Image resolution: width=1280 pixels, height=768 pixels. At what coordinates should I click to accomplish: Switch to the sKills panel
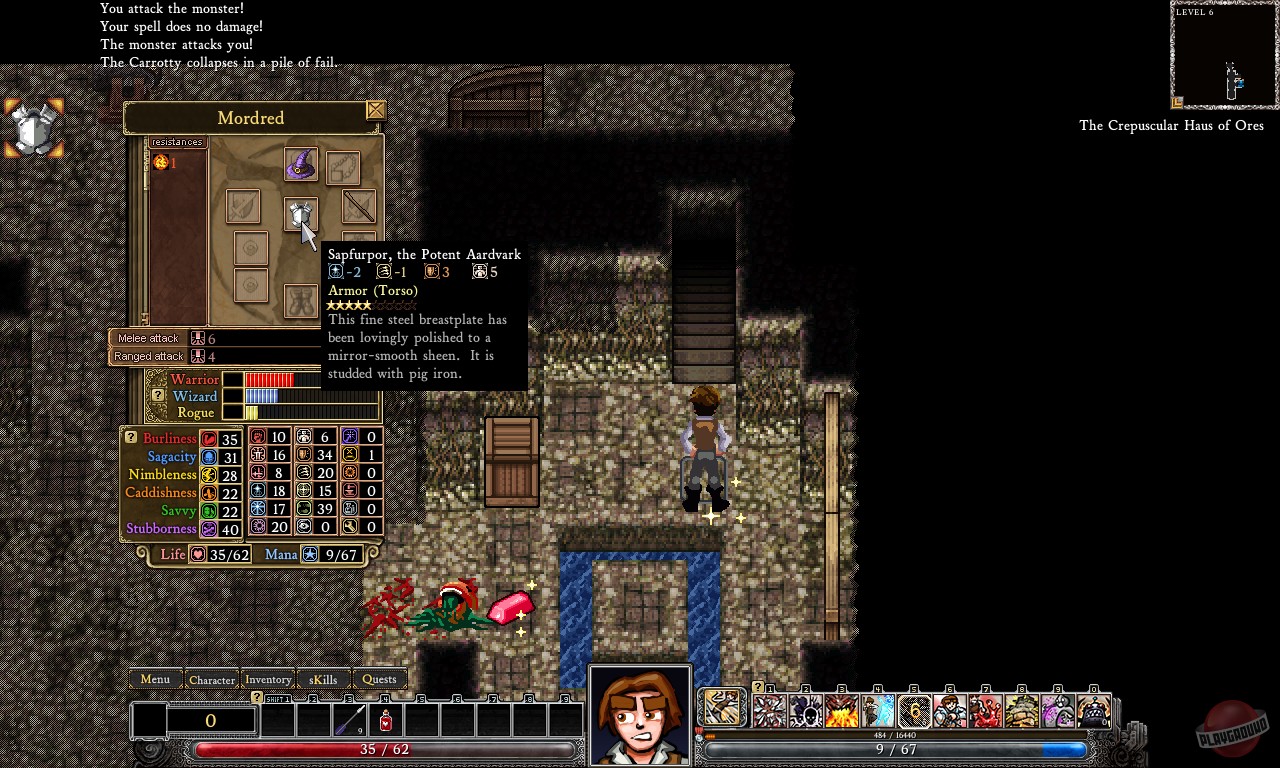[x=323, y=679]
